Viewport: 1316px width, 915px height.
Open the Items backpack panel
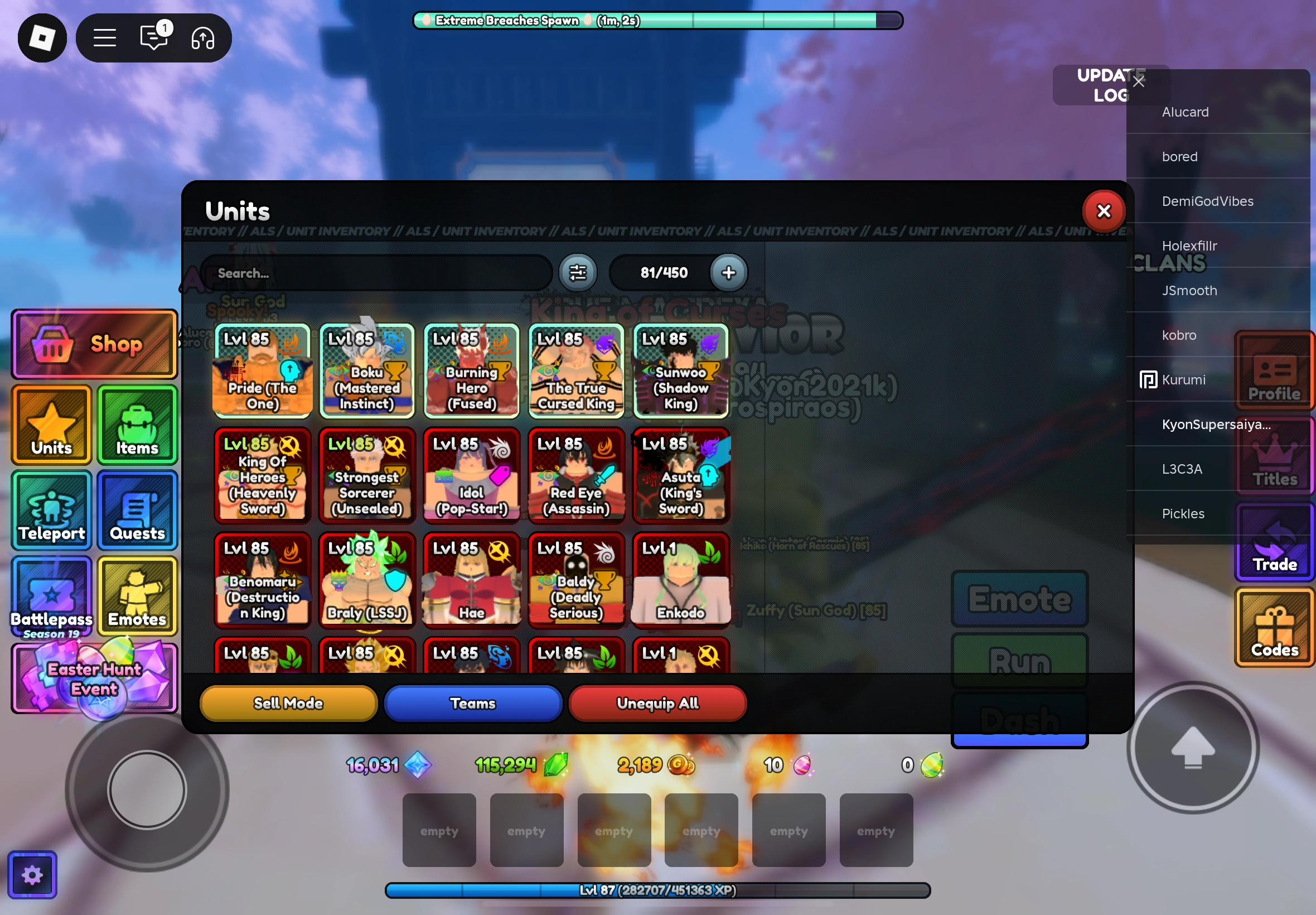[137, 425]
